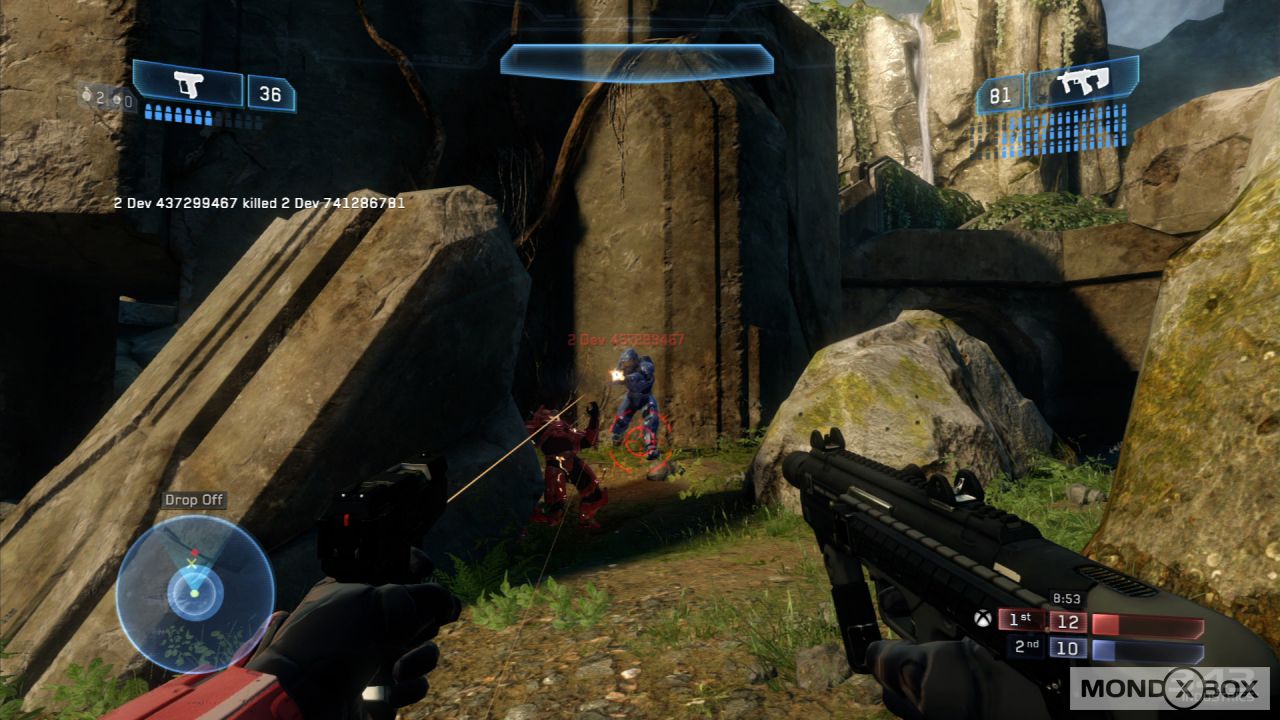The image size is (1280, 720).
Task: Click the Xbox logo beside the scoreboard
Action: 984,620
